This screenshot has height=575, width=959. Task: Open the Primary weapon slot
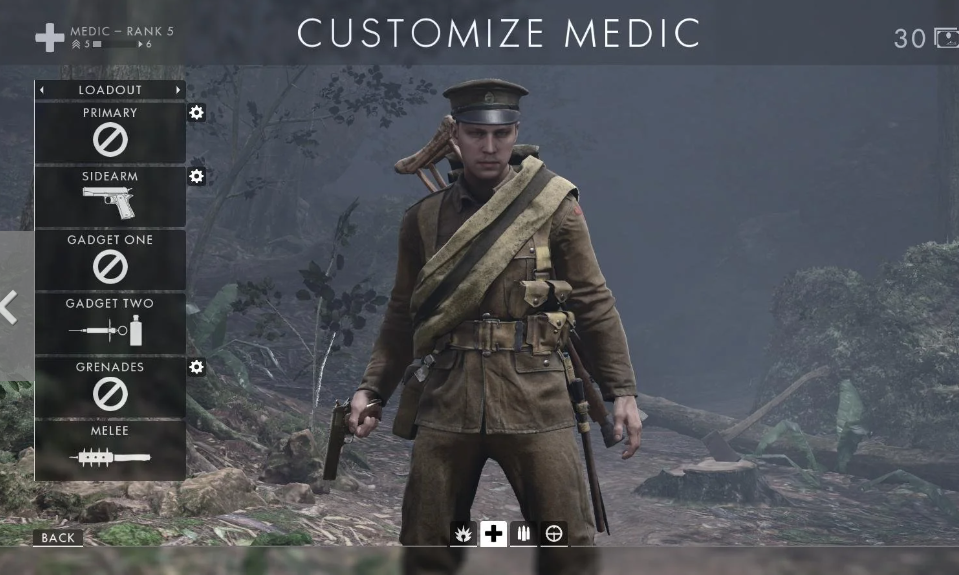pos(110,133)
